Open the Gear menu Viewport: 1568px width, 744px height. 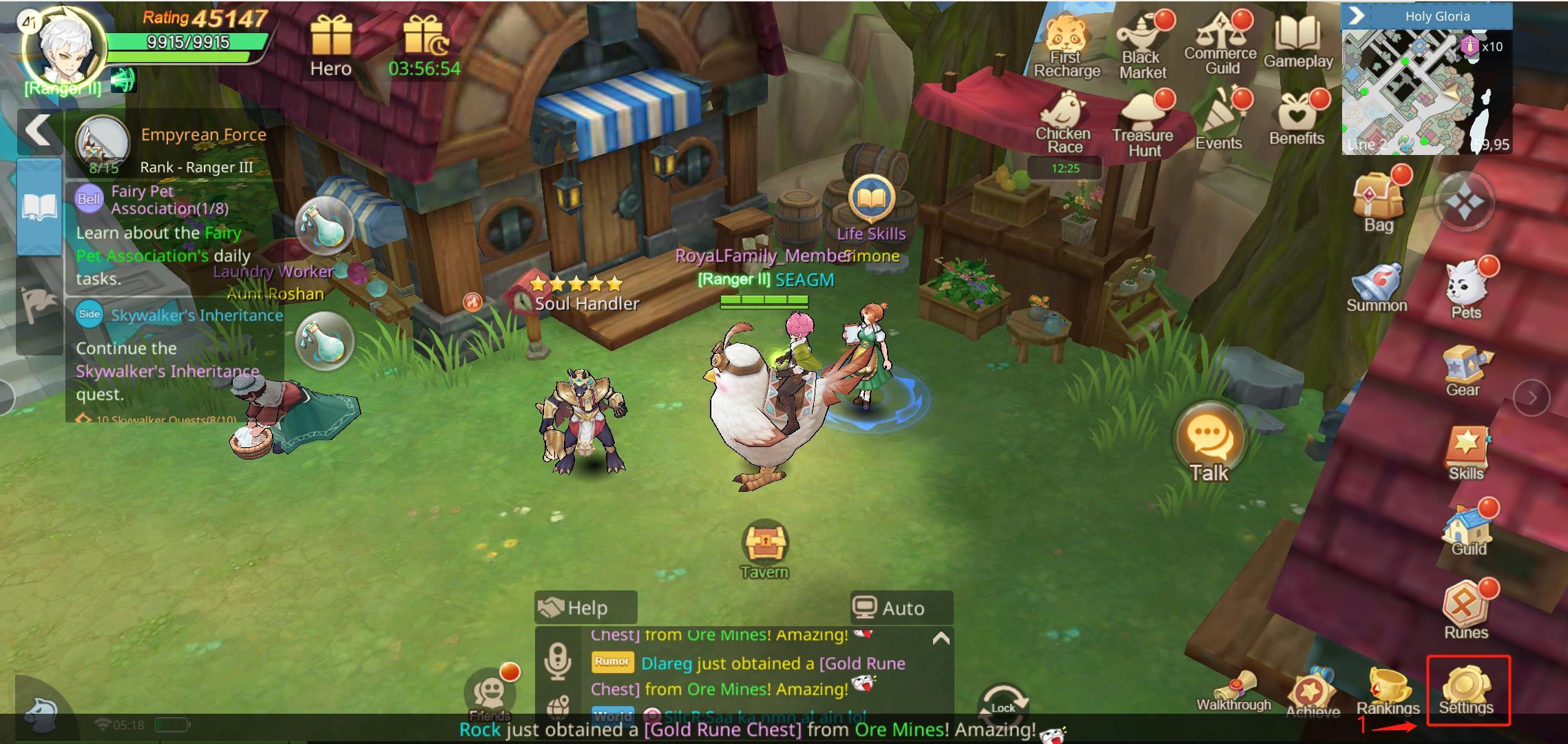point(1464,369)
